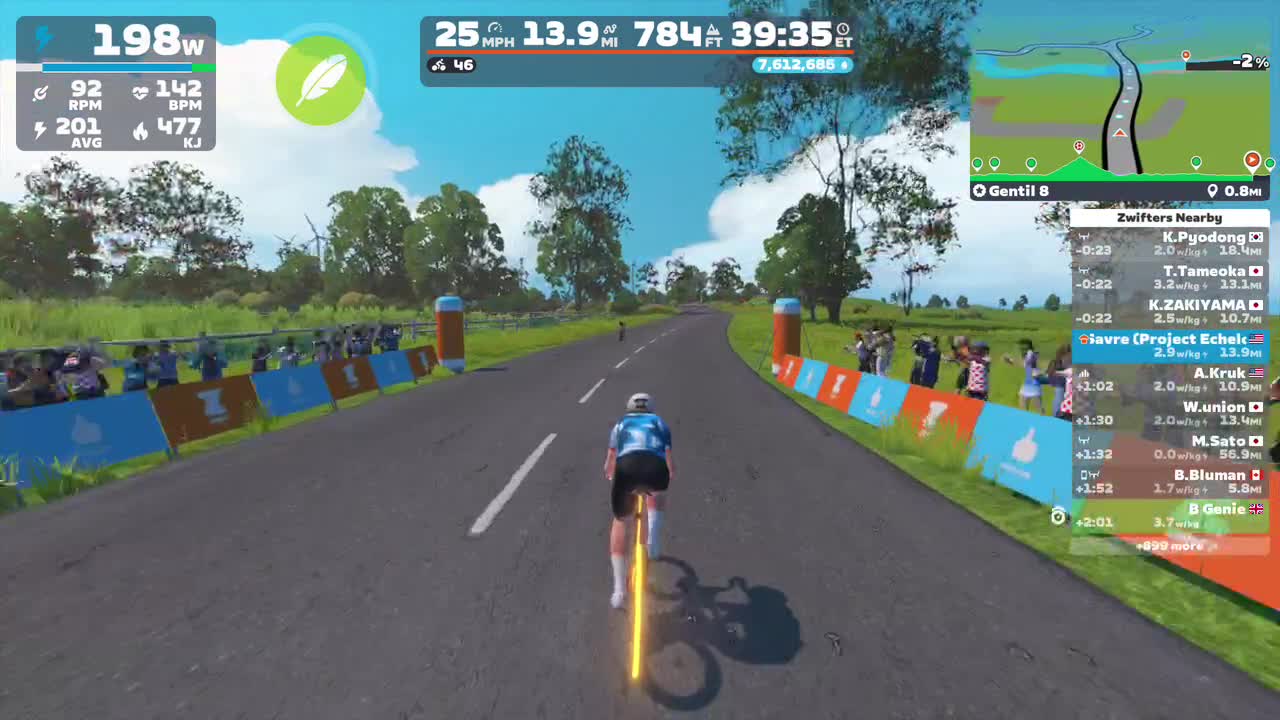Image resolution: width=1280 pixels, height=720 pixels.
Task: Click the gear icon beside the Gentil 8 label
Action: (980, 191)
